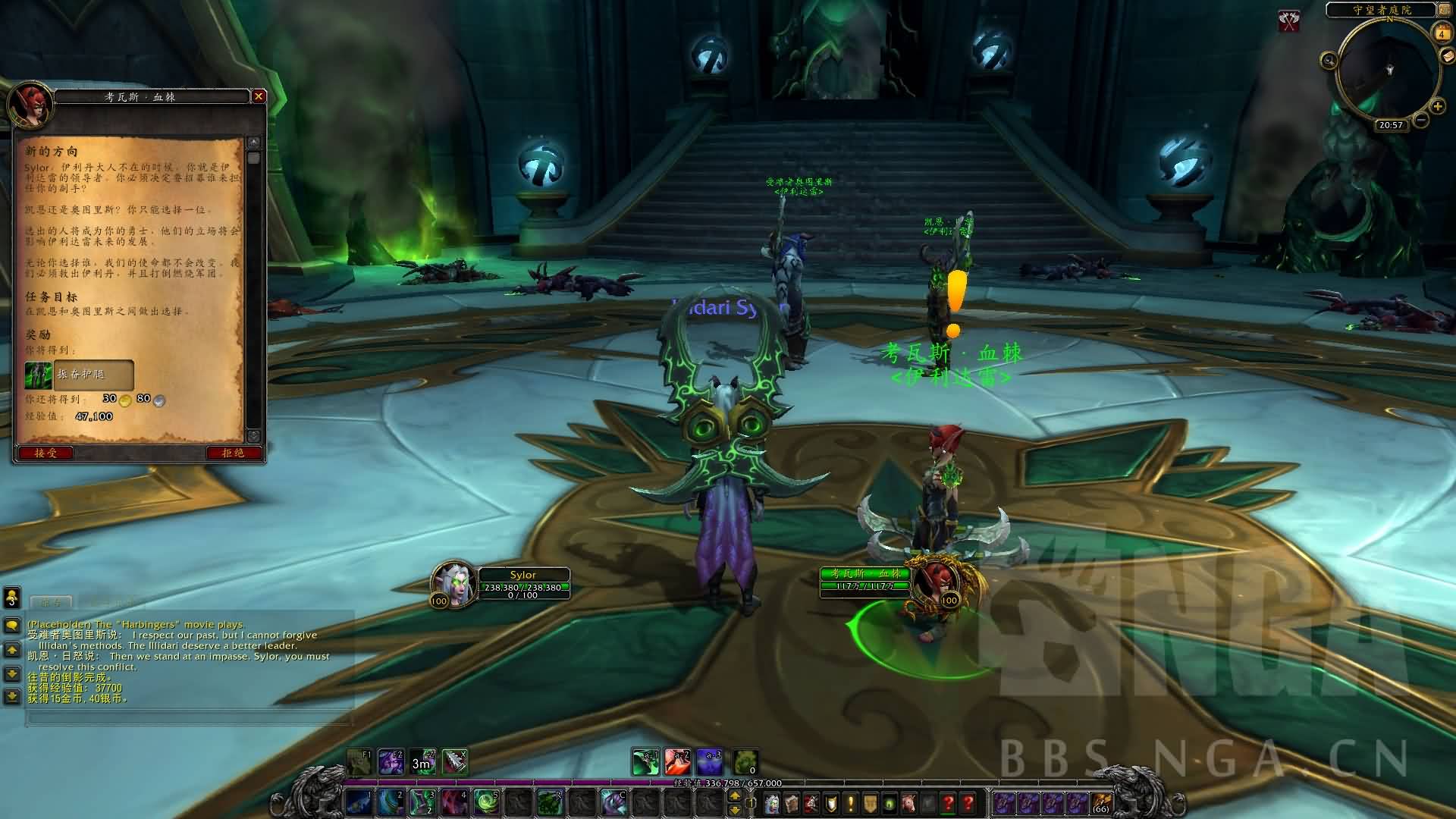Toggle the minimap tracking magnifier button

click(1328, 60)
